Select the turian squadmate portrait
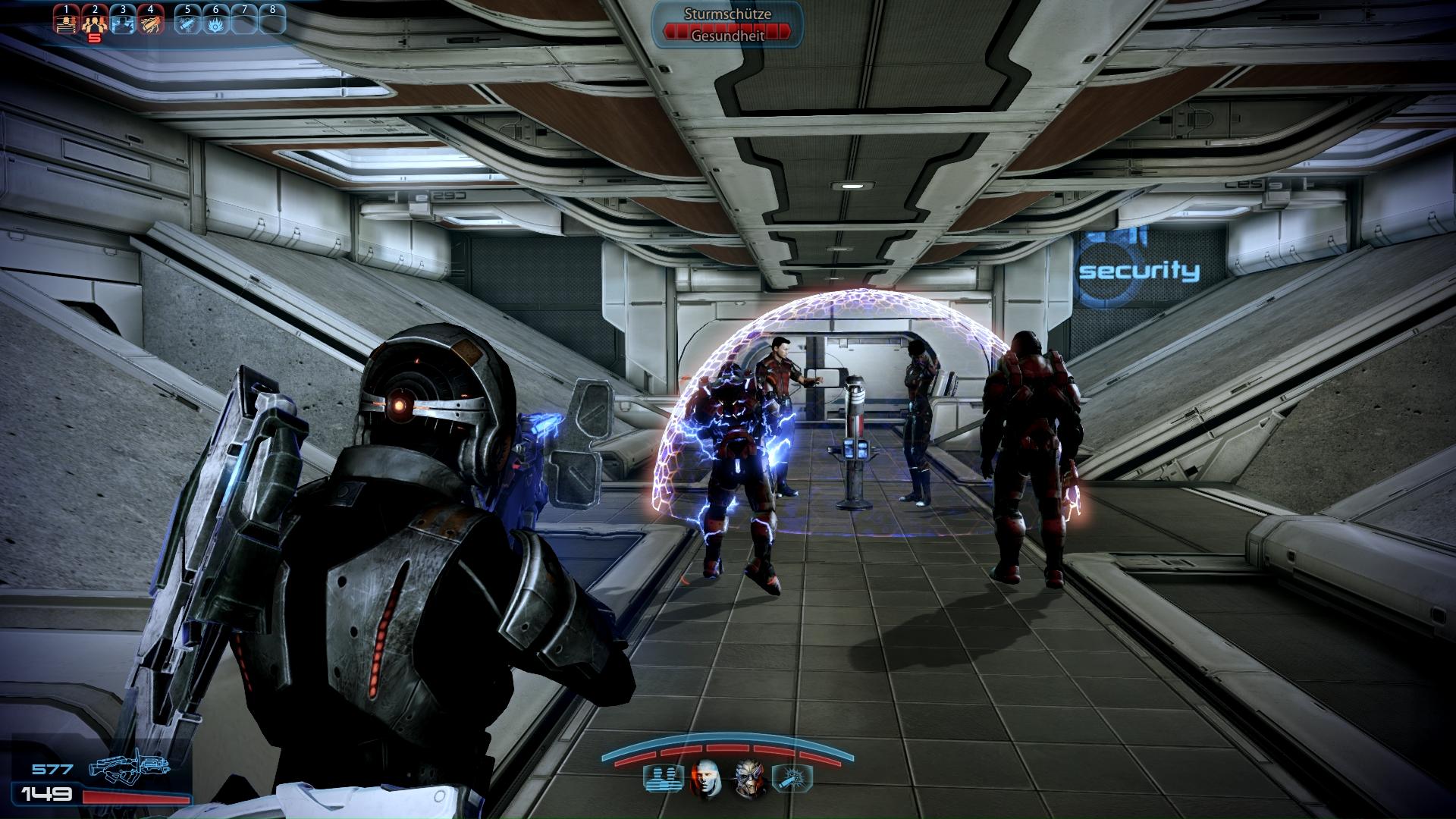The width and height of the screenshot is (1456, 819). pyautogui.click(x=749, y=779)
